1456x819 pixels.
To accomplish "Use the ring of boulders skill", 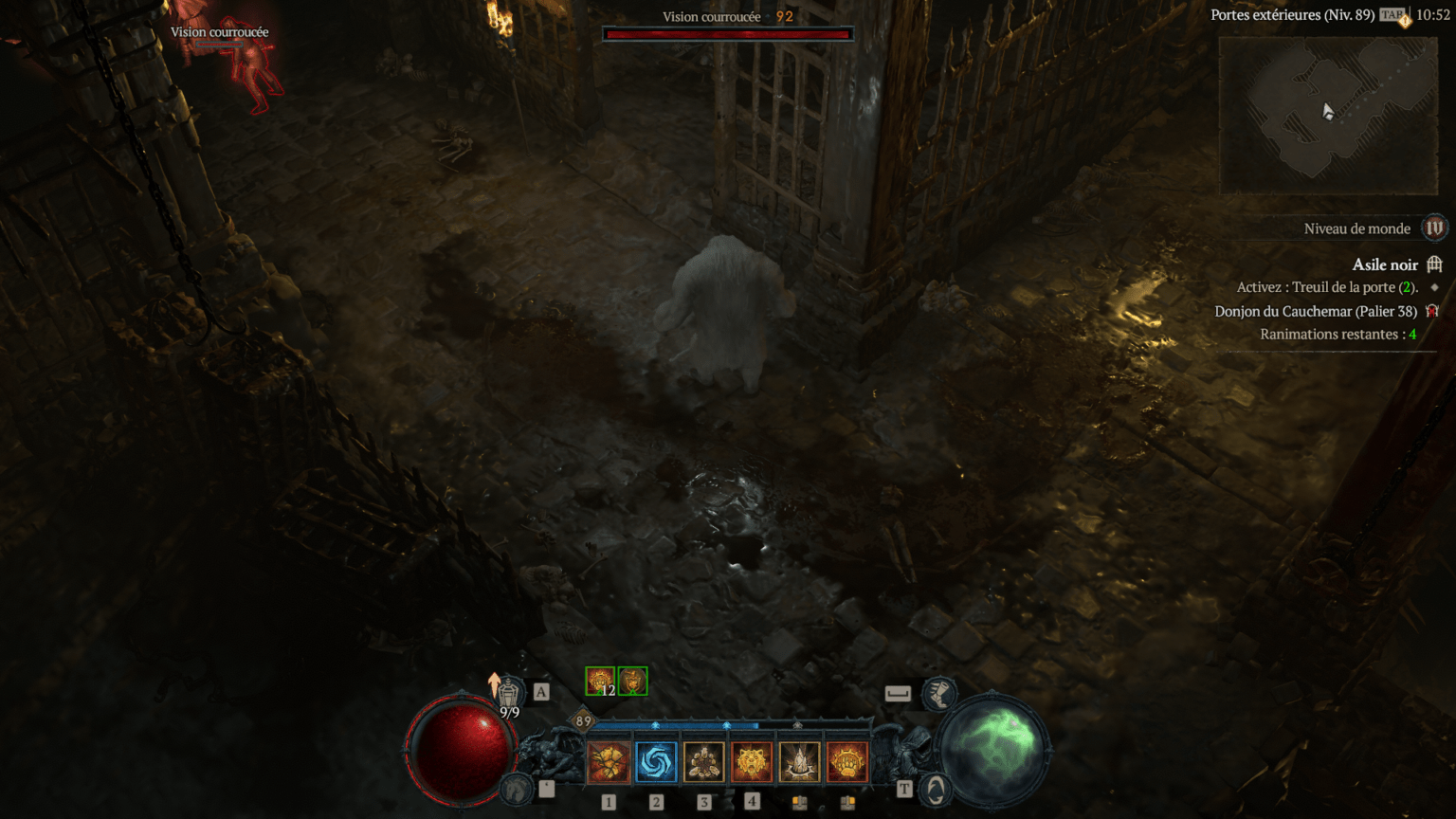I will pos(703,762).
